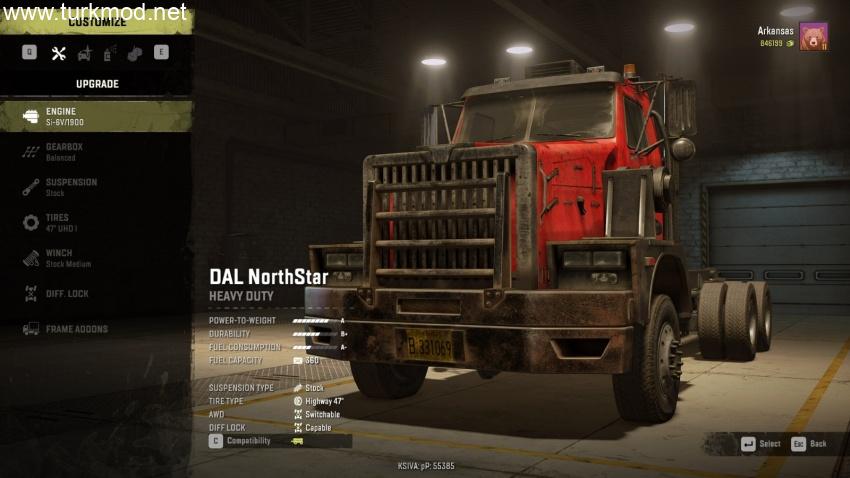Switch to the wrench-and-screwdriver Upgrade tab
Image resolution: width=850 pixels, height=478 pixels.
pos(58,53)
